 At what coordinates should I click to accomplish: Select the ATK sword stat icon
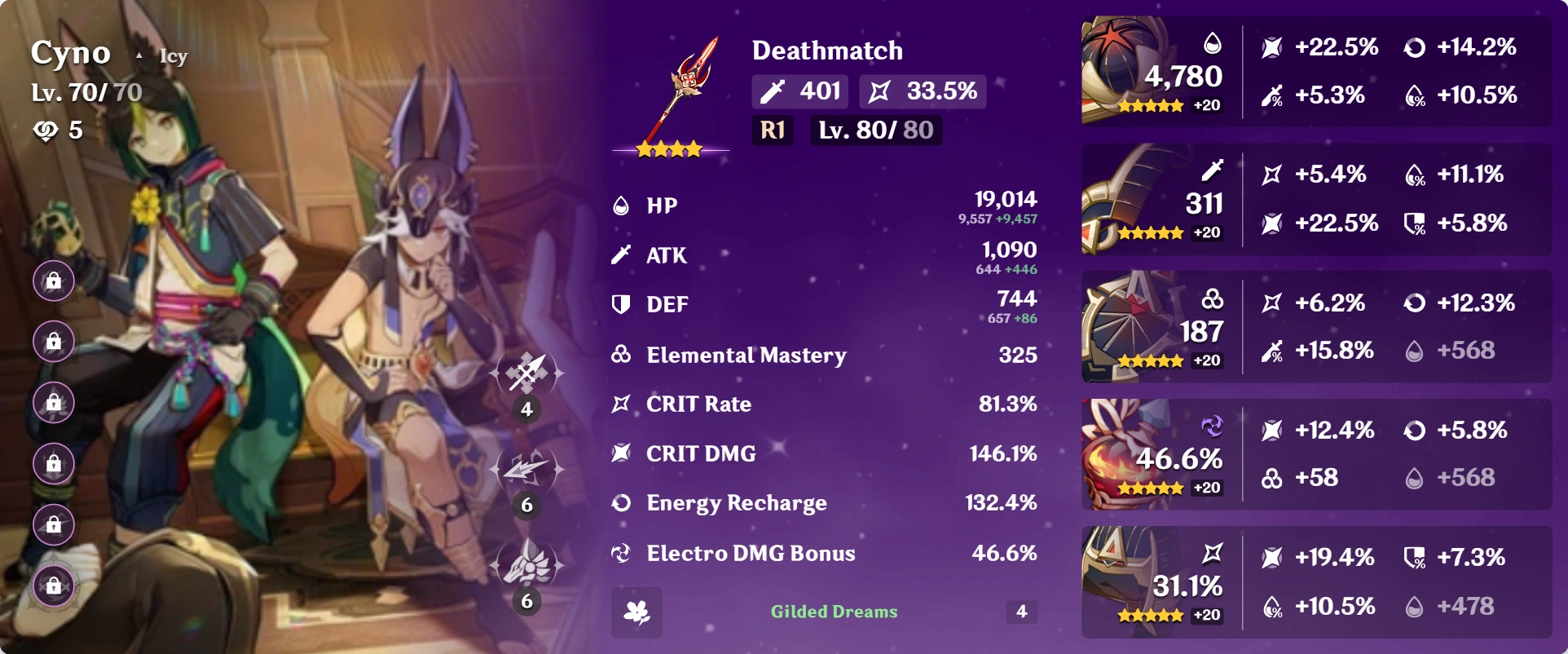(x=621, y=255)
